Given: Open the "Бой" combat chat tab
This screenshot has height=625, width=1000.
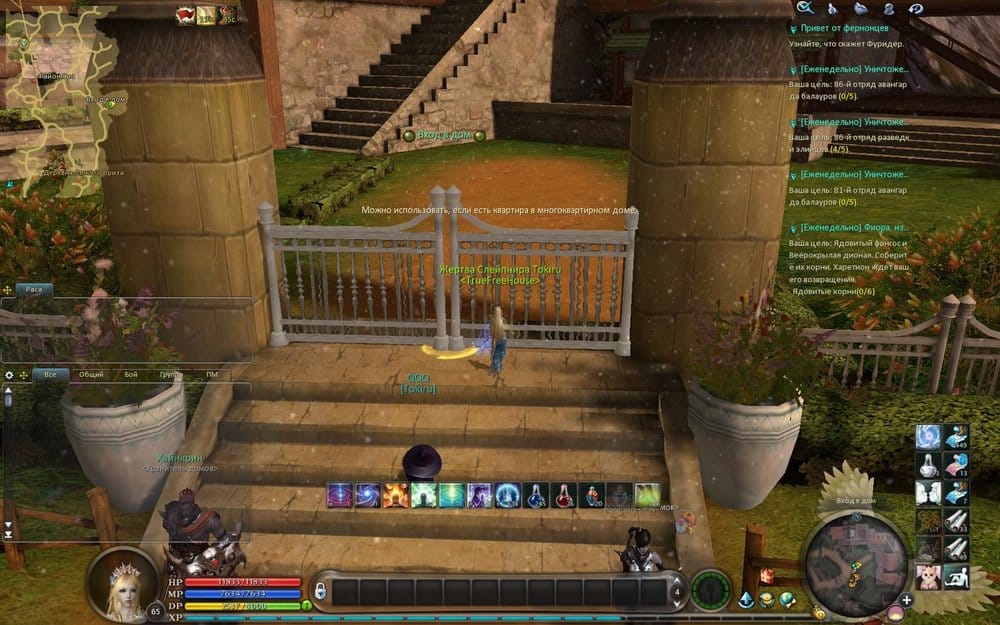Looking at the screenshot, I should coord(131,375).
